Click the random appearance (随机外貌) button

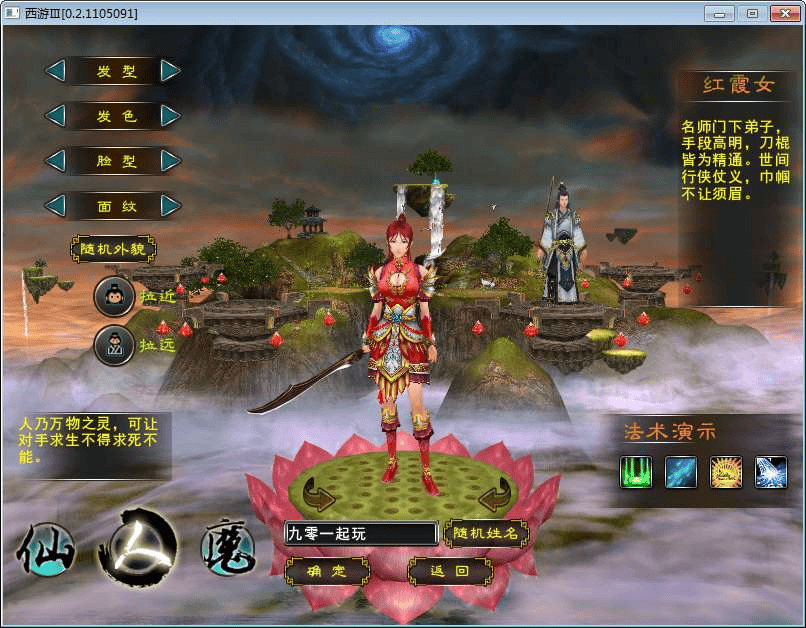coord(113,249)
